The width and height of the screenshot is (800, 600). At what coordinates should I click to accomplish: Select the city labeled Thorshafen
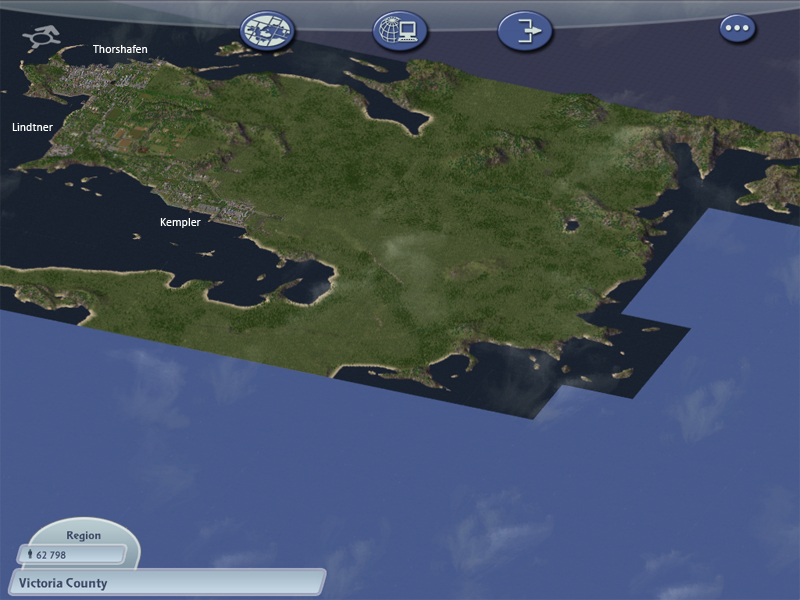pos(120,49)
